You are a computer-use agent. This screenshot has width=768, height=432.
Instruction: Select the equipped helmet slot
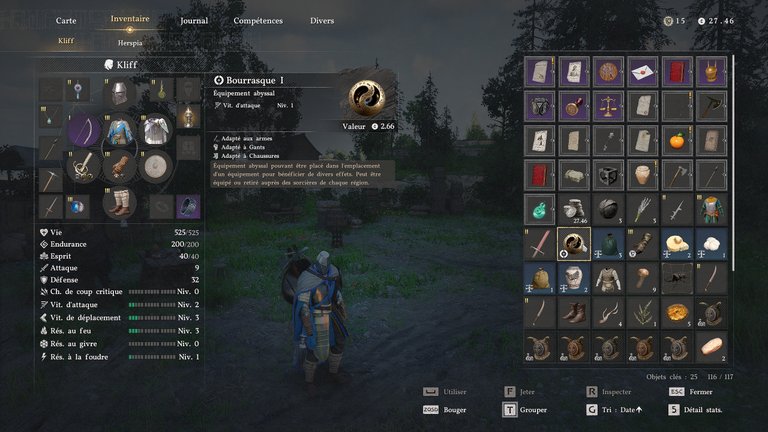(119, 92)
